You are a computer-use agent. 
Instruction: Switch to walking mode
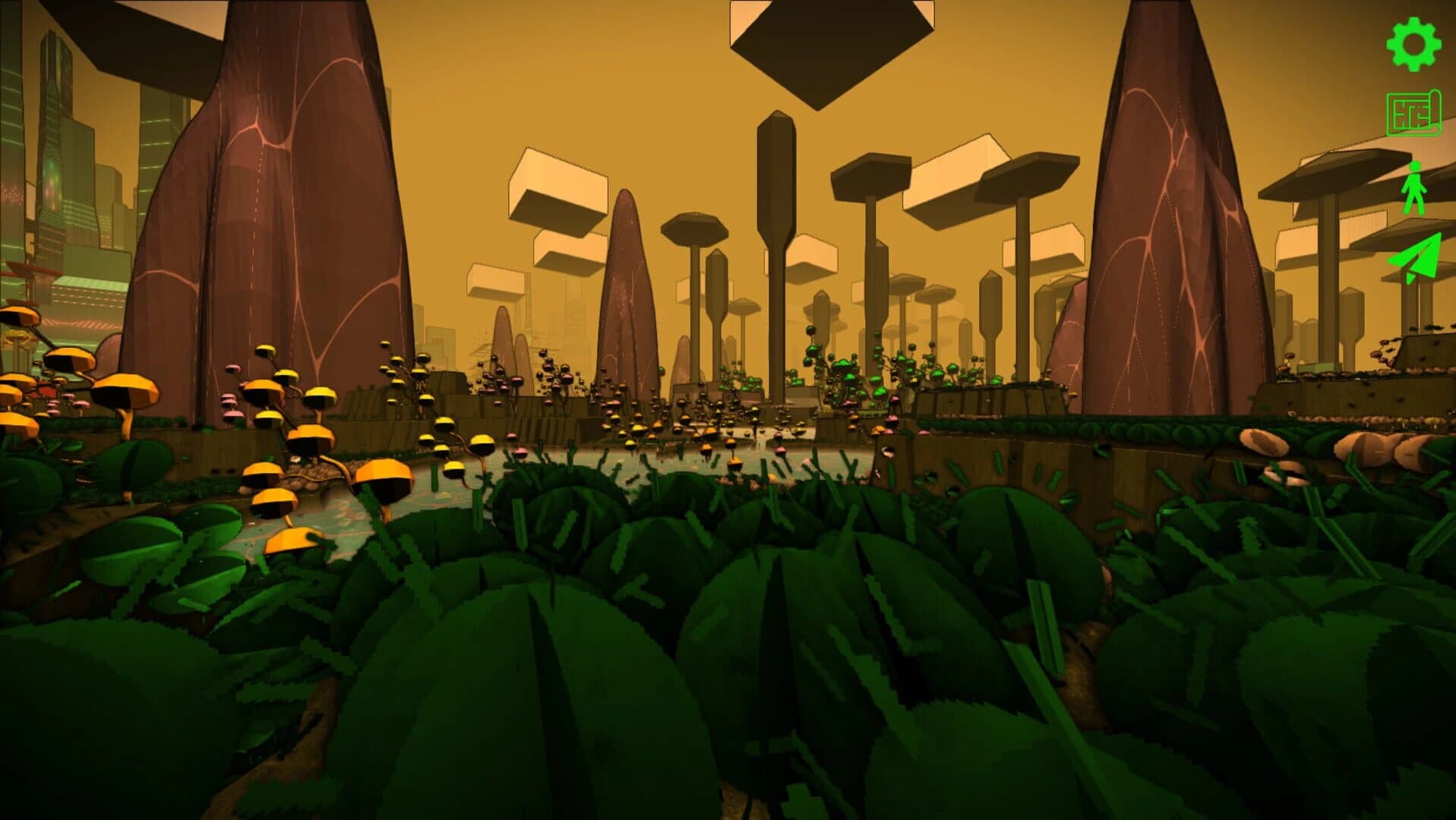click(x=1413, y=188)
